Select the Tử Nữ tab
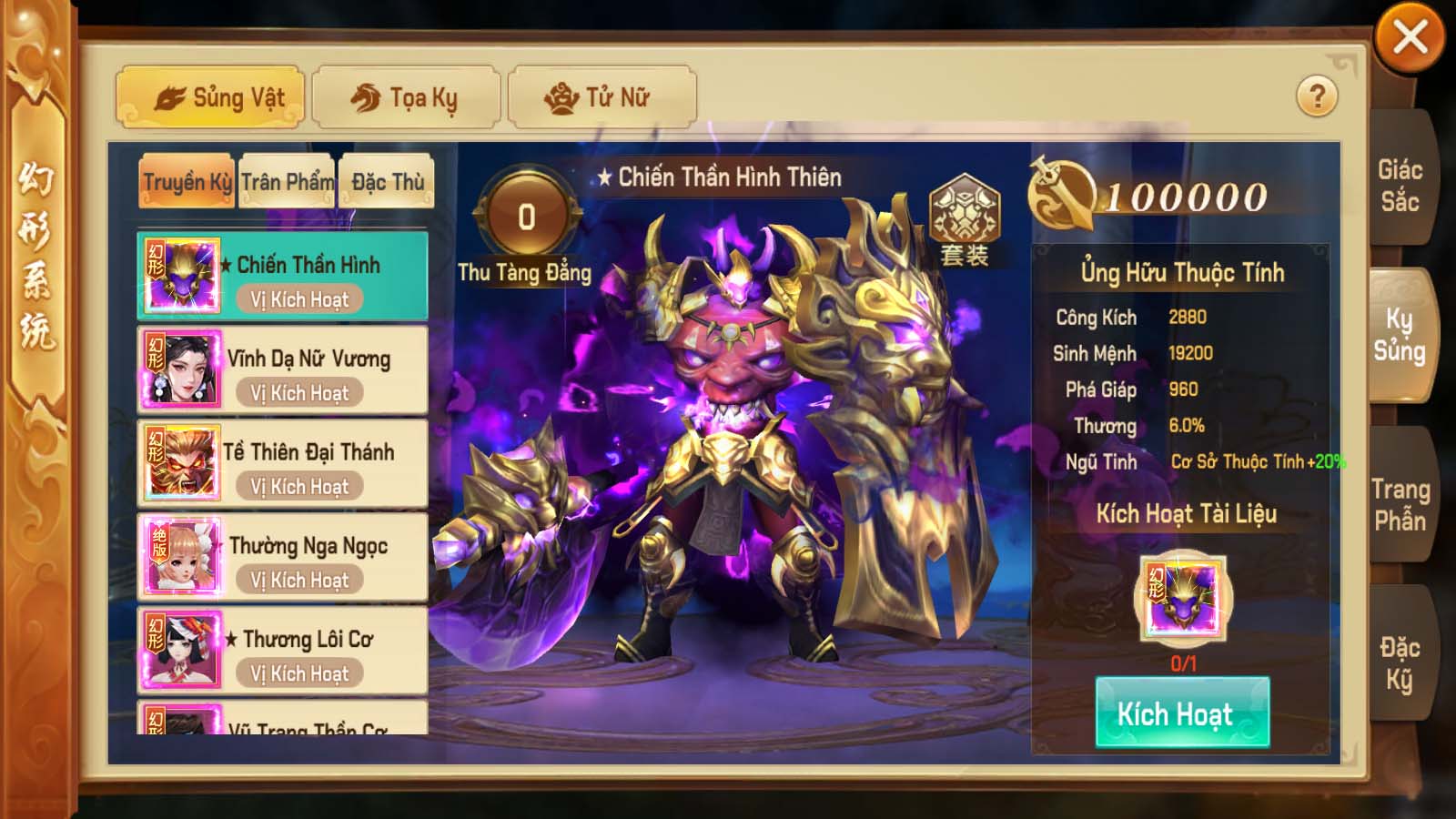Screen dimensions: 1456x819 (602, 97)
